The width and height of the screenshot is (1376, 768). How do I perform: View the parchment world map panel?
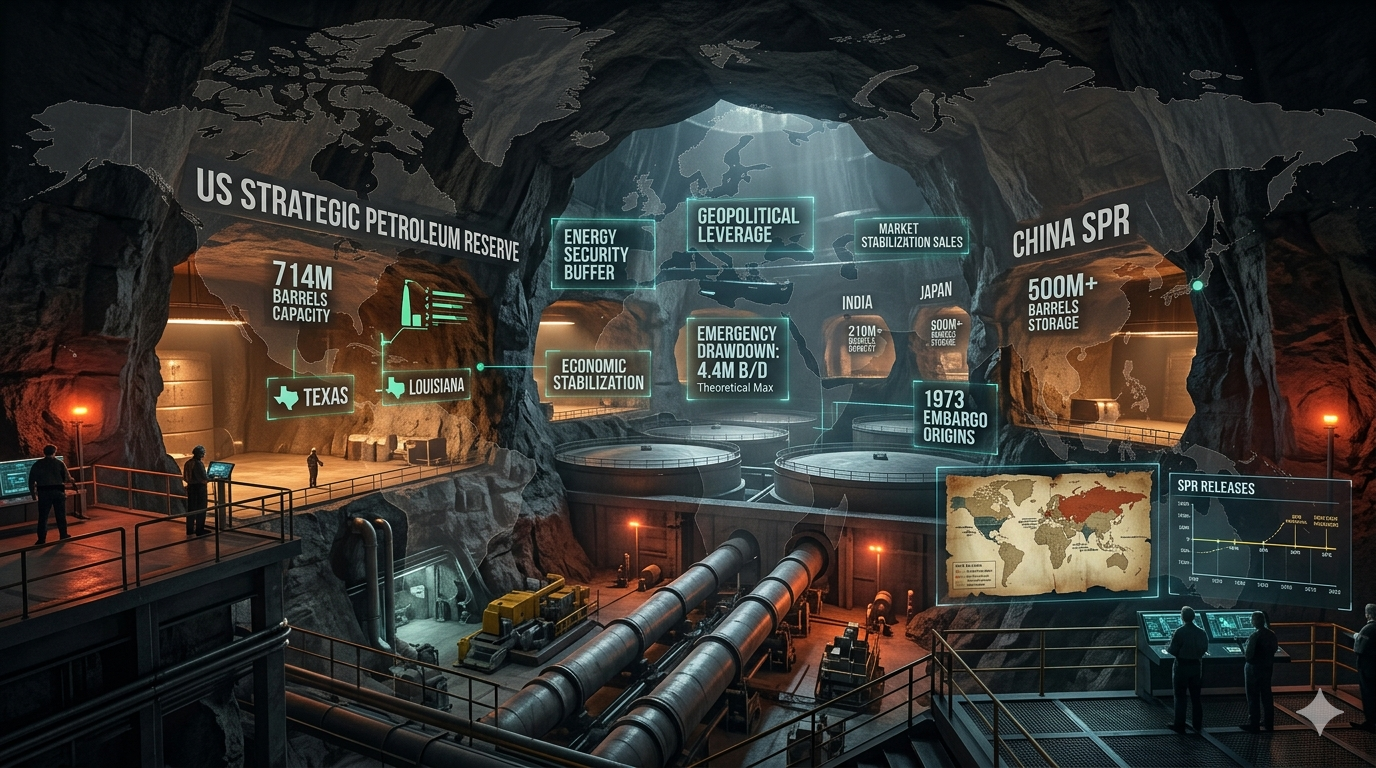click(1047, 533)
